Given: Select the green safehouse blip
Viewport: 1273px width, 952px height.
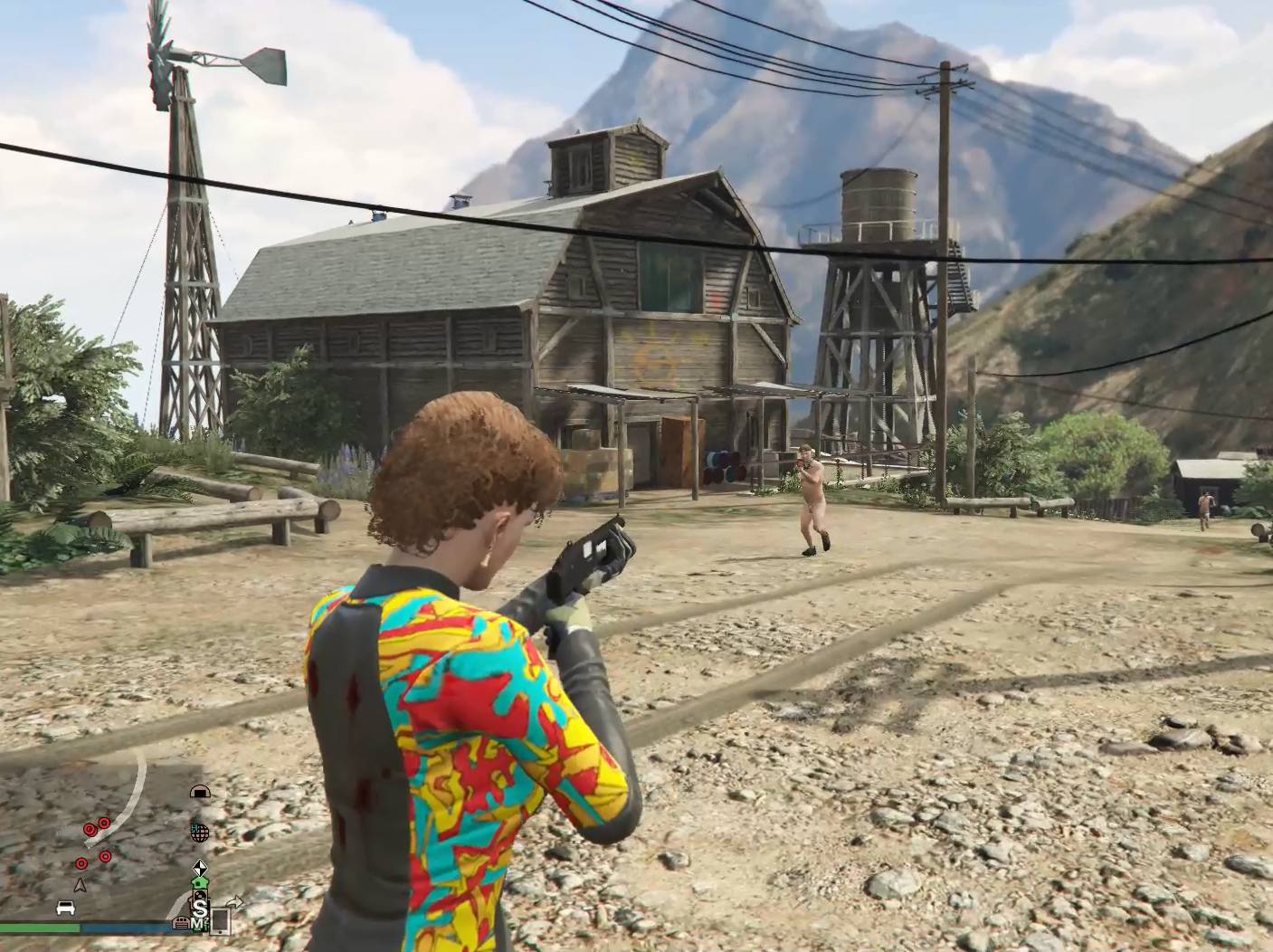Looking at the screenshot, I should (199, 884).
